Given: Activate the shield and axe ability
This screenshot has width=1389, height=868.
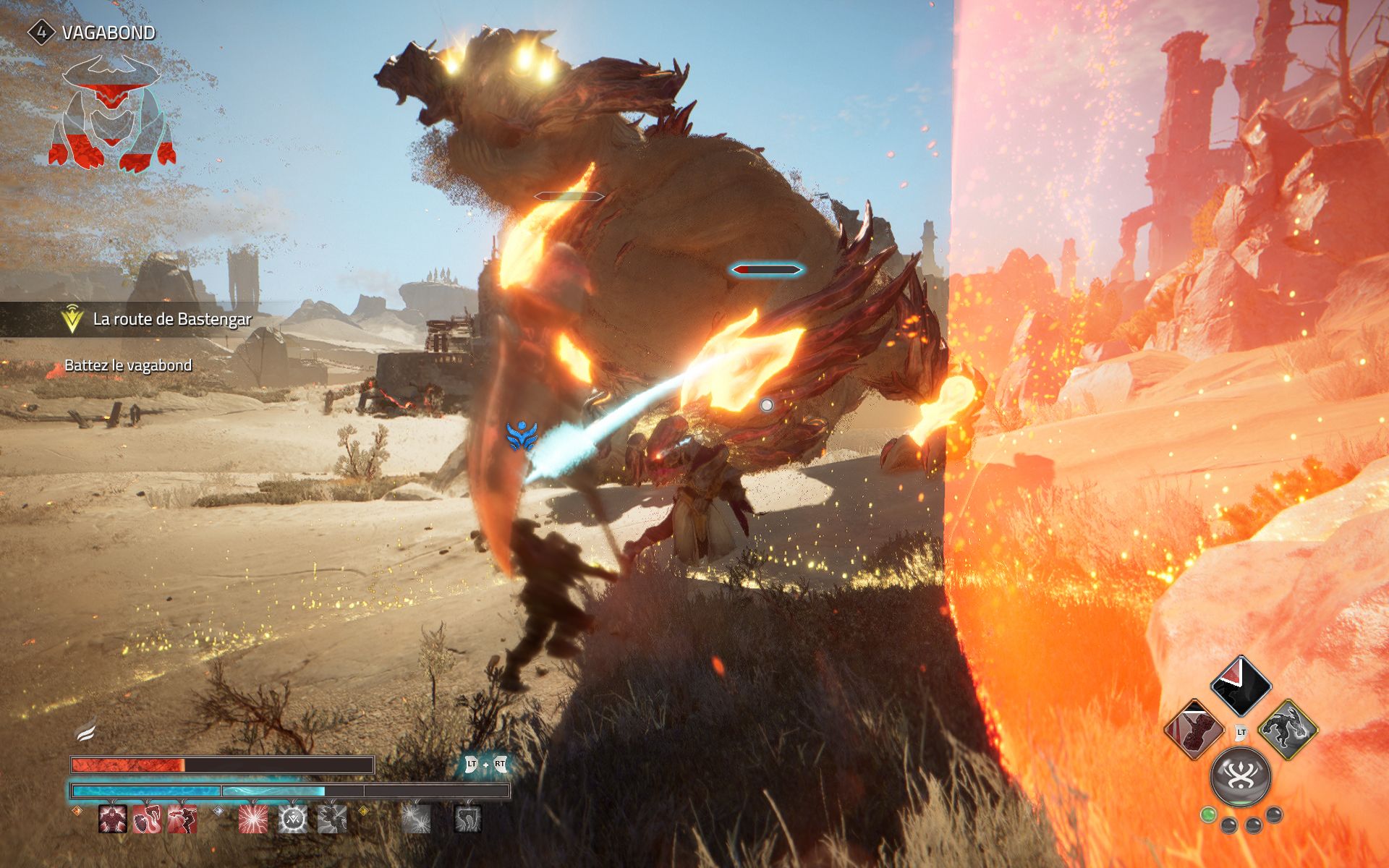Looking at the screenshot, I should [x=148, y=819].
